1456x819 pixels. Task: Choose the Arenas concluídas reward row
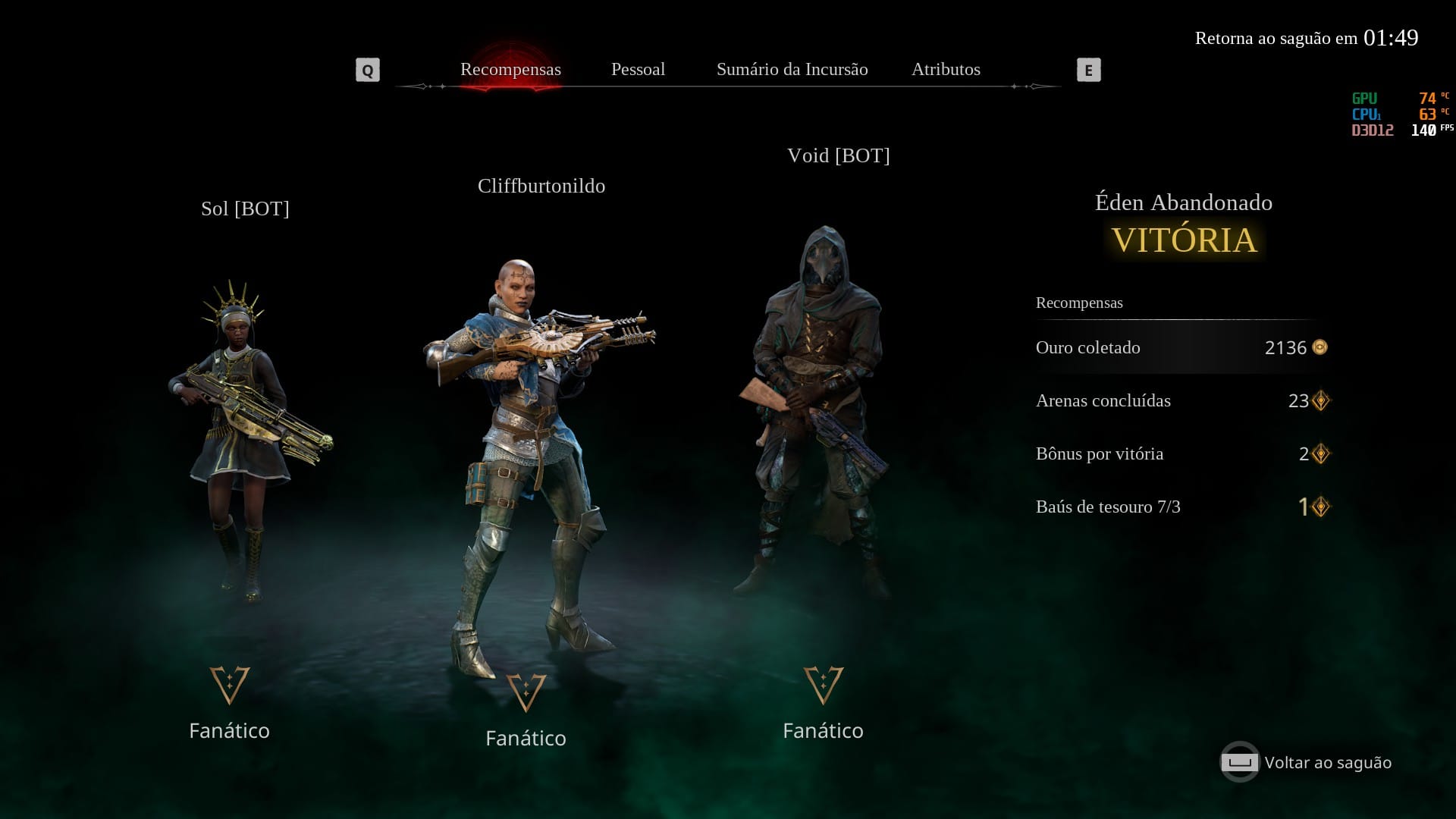tap(1180, 400)
